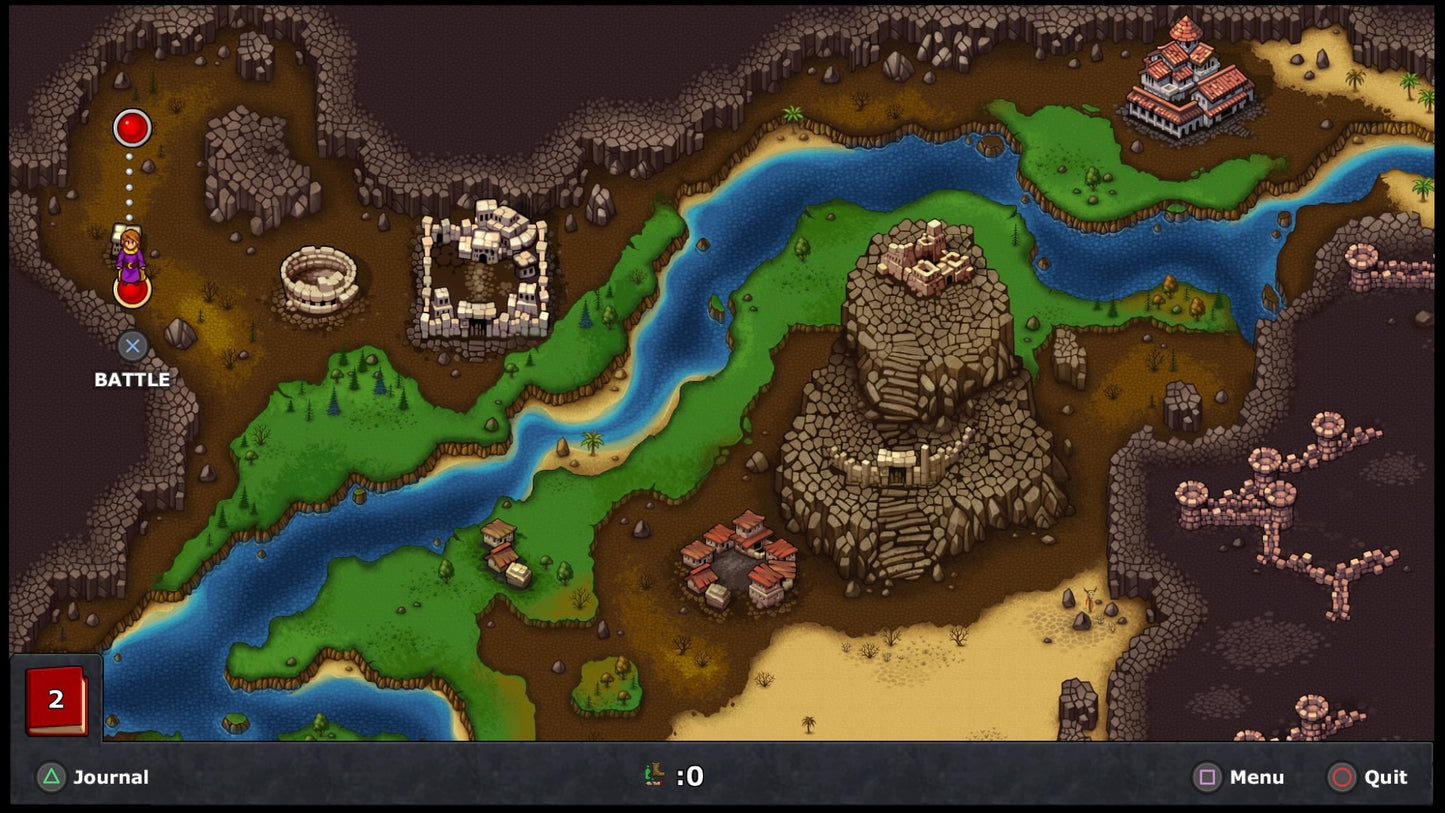The width and height of the screenshot is (1445, 813).
Task: Select the upper red level node
Action: (132, 128)
